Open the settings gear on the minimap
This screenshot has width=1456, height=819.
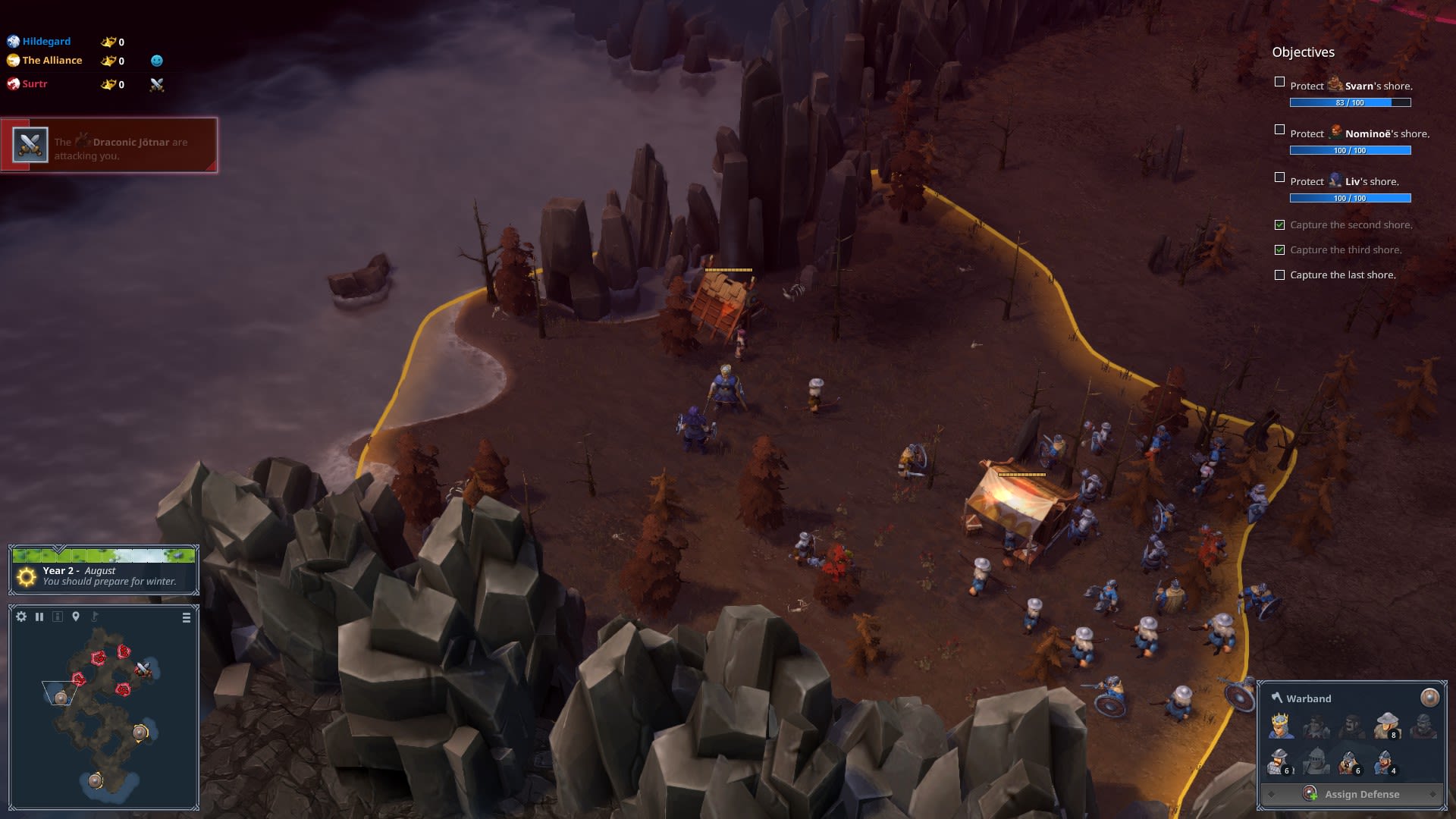20,617
